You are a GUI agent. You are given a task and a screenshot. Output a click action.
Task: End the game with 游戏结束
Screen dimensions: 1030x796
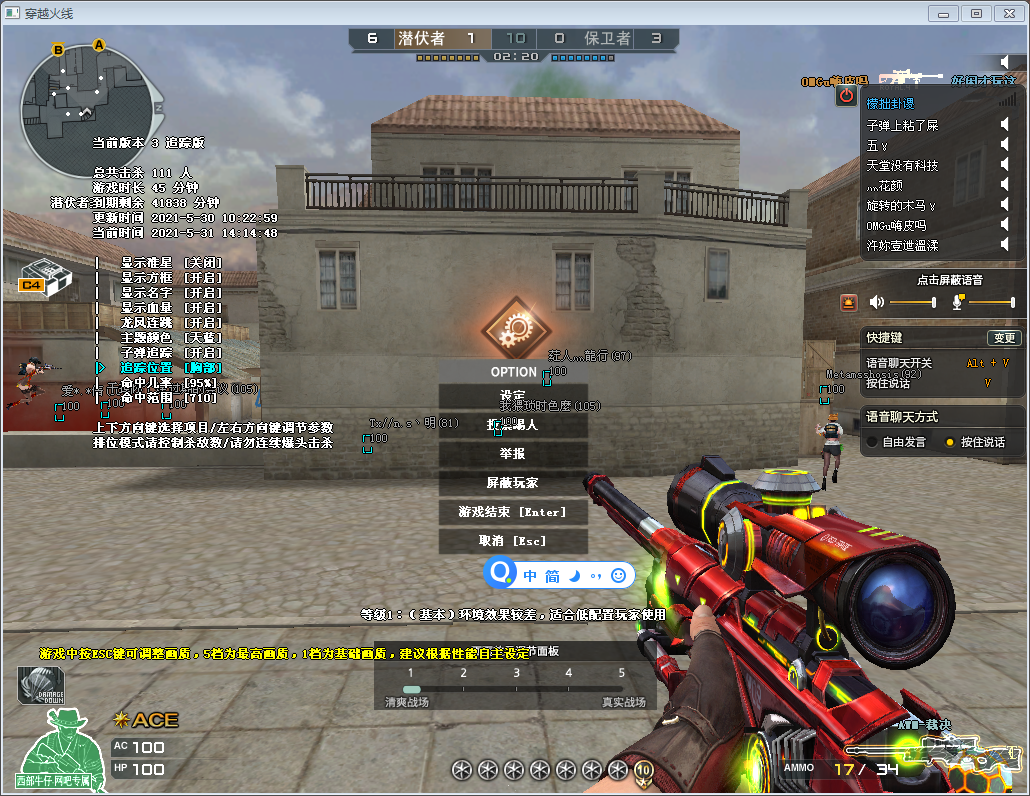[x=513, y=512]
